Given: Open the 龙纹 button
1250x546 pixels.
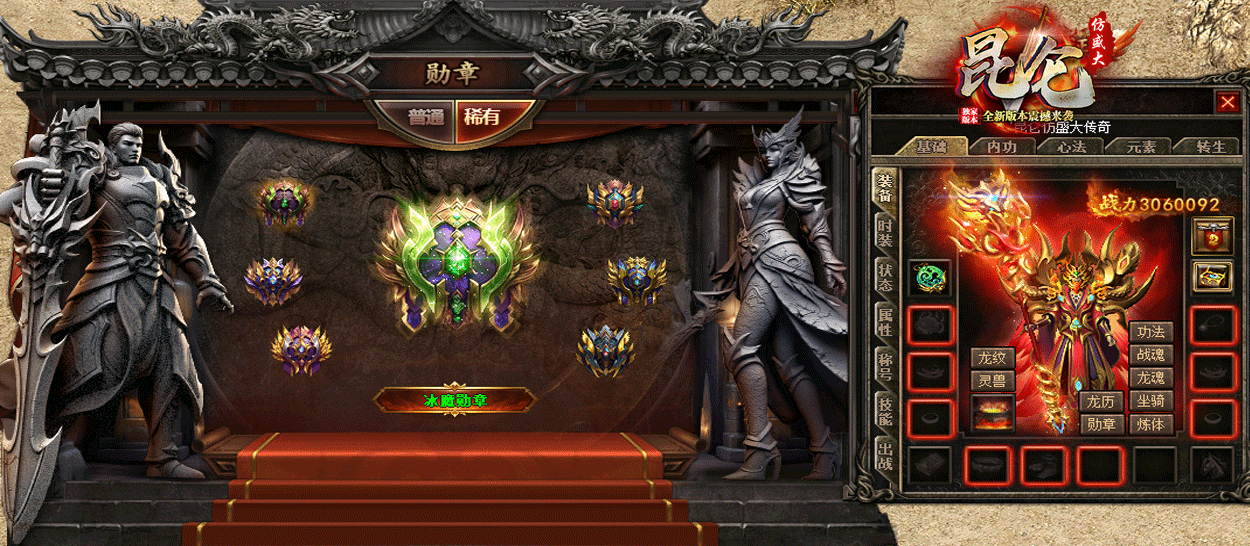Looking at the screenshot, I should coord(993,358).
